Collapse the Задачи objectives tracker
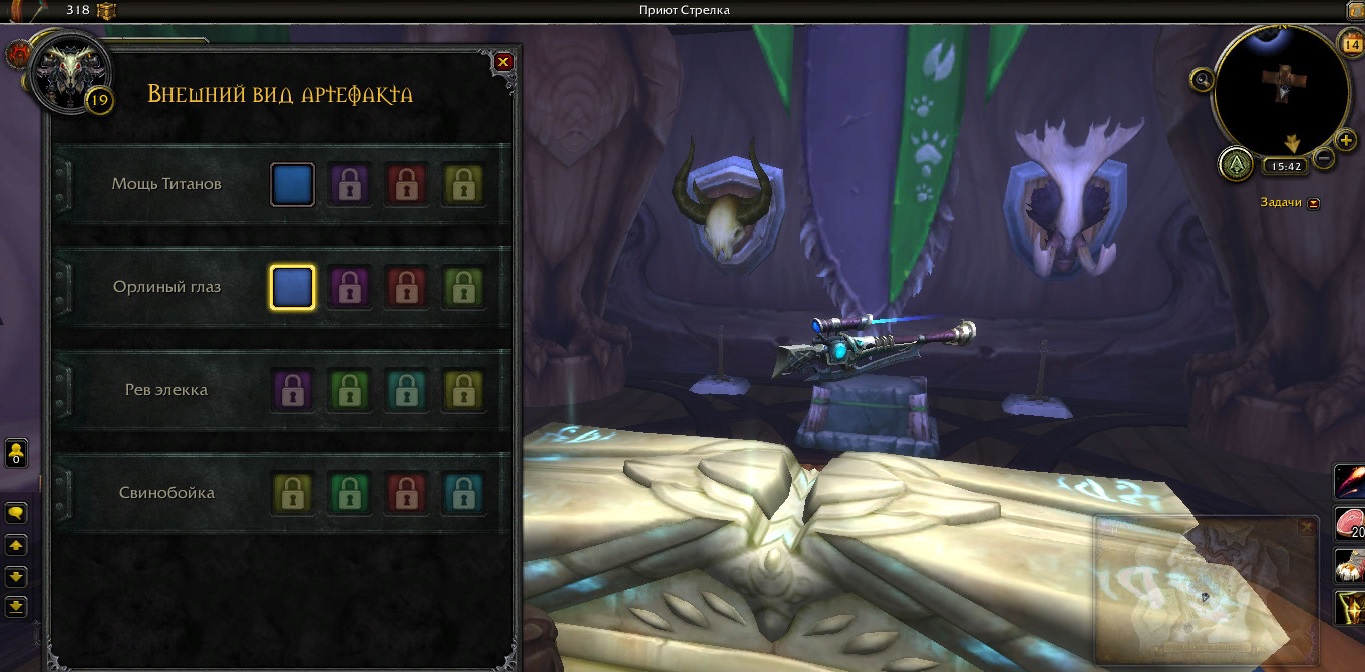This screenshot has height=672, width=1365. pos(1313,203)
